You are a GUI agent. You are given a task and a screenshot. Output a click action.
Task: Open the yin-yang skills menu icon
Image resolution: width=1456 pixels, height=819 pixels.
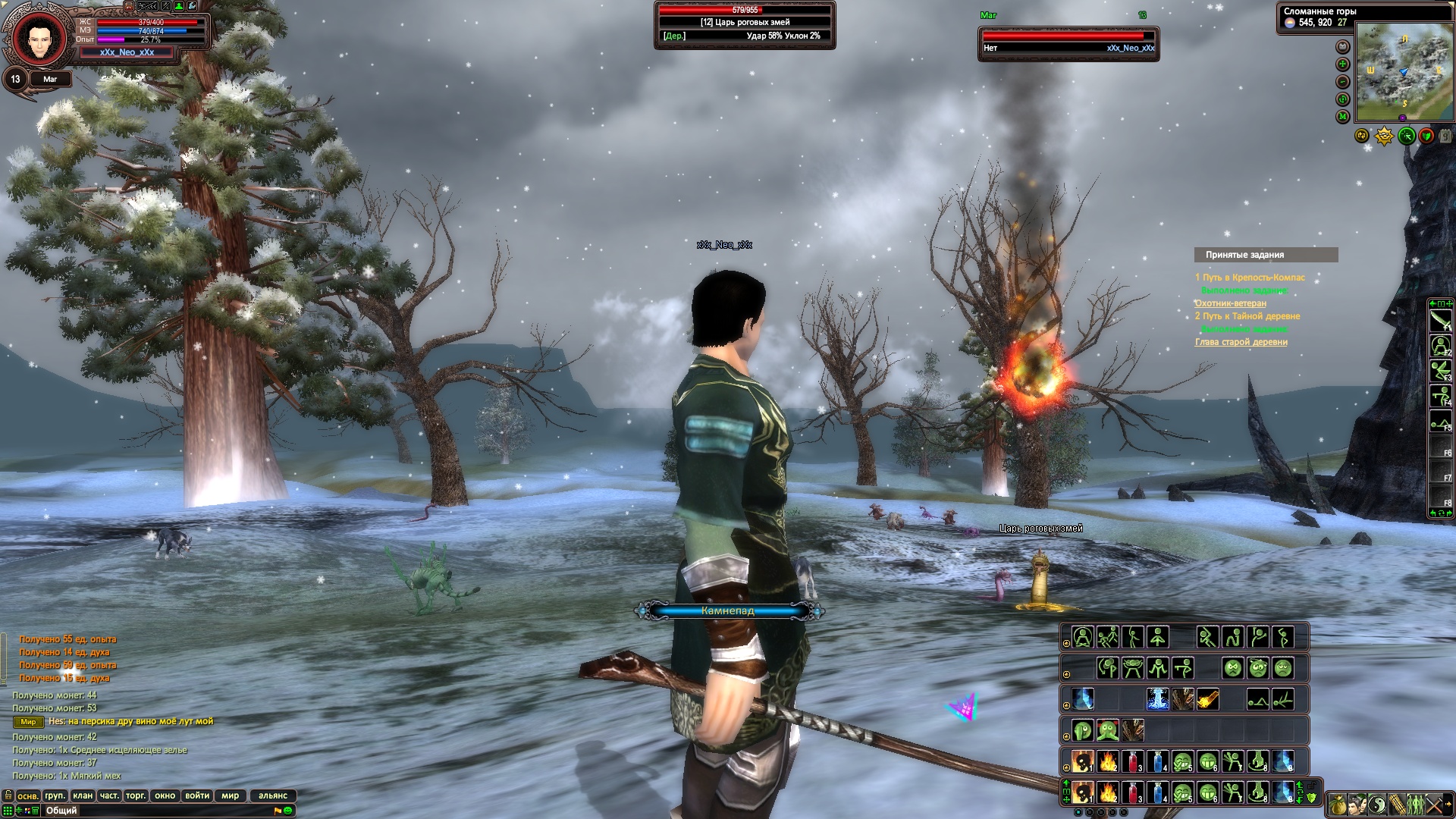tap(1377, 804)
